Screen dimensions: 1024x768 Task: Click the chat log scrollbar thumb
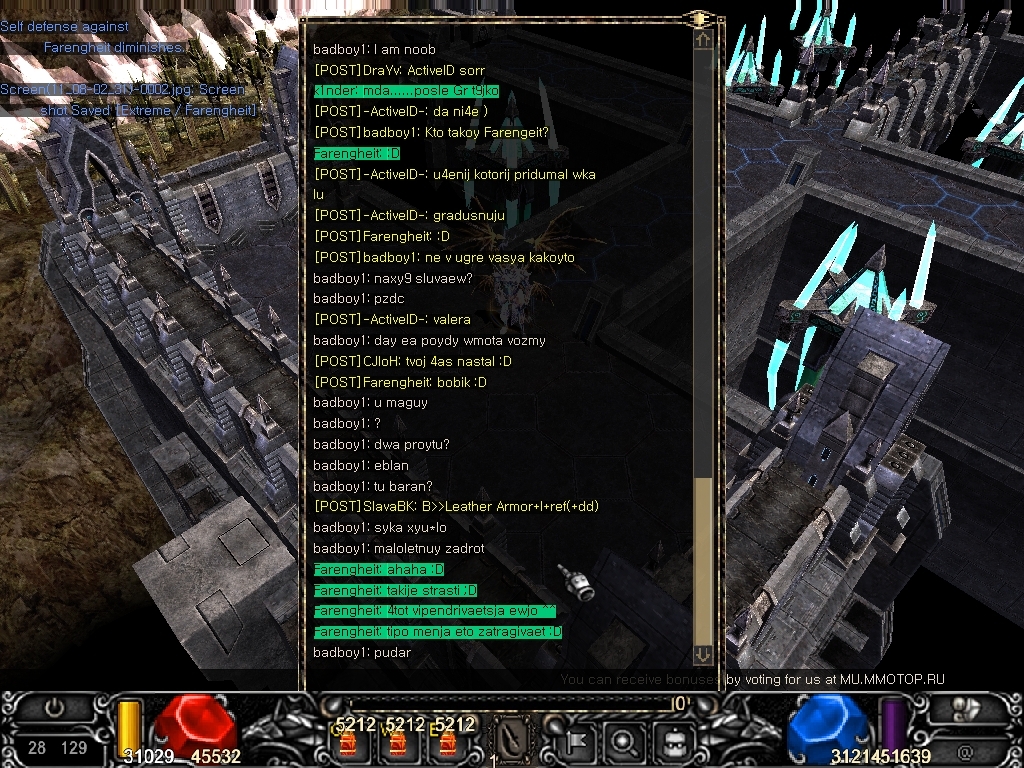[703, 560]
